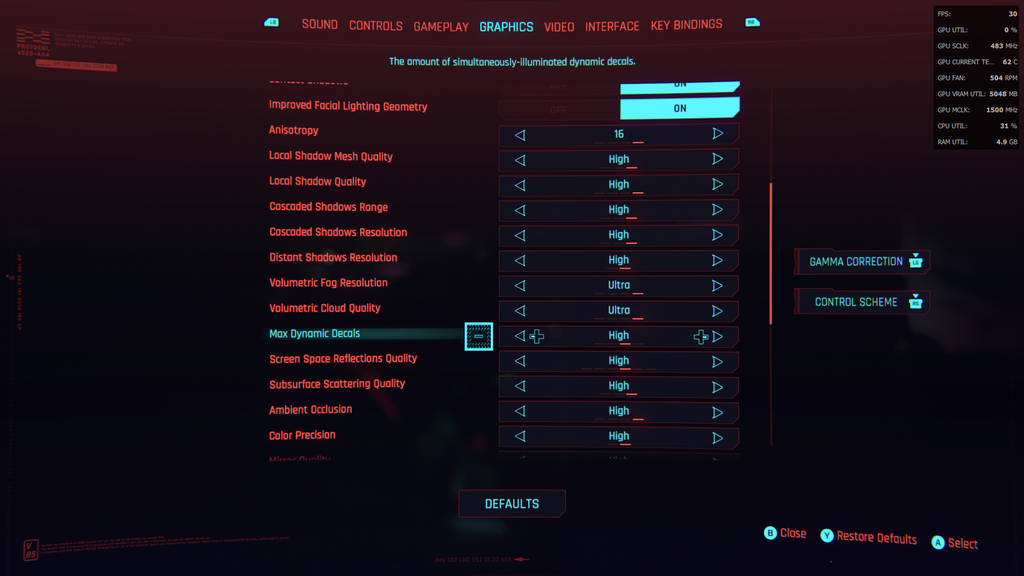Increase Anisotropy with the right arrow
The width and height of the screenshot is (1024, 576).
718,134
